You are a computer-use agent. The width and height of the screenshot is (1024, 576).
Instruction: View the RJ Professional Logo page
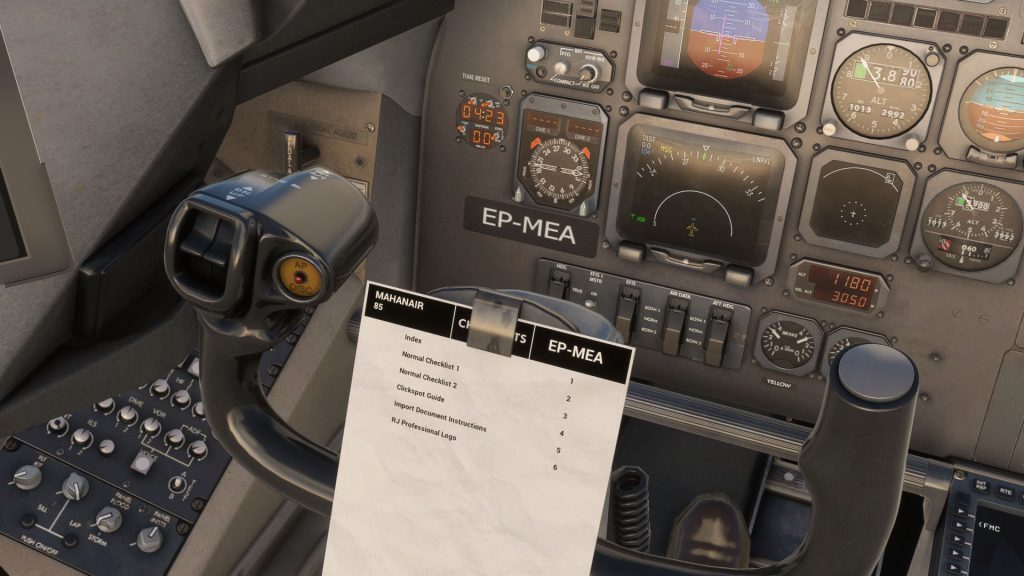423,437
